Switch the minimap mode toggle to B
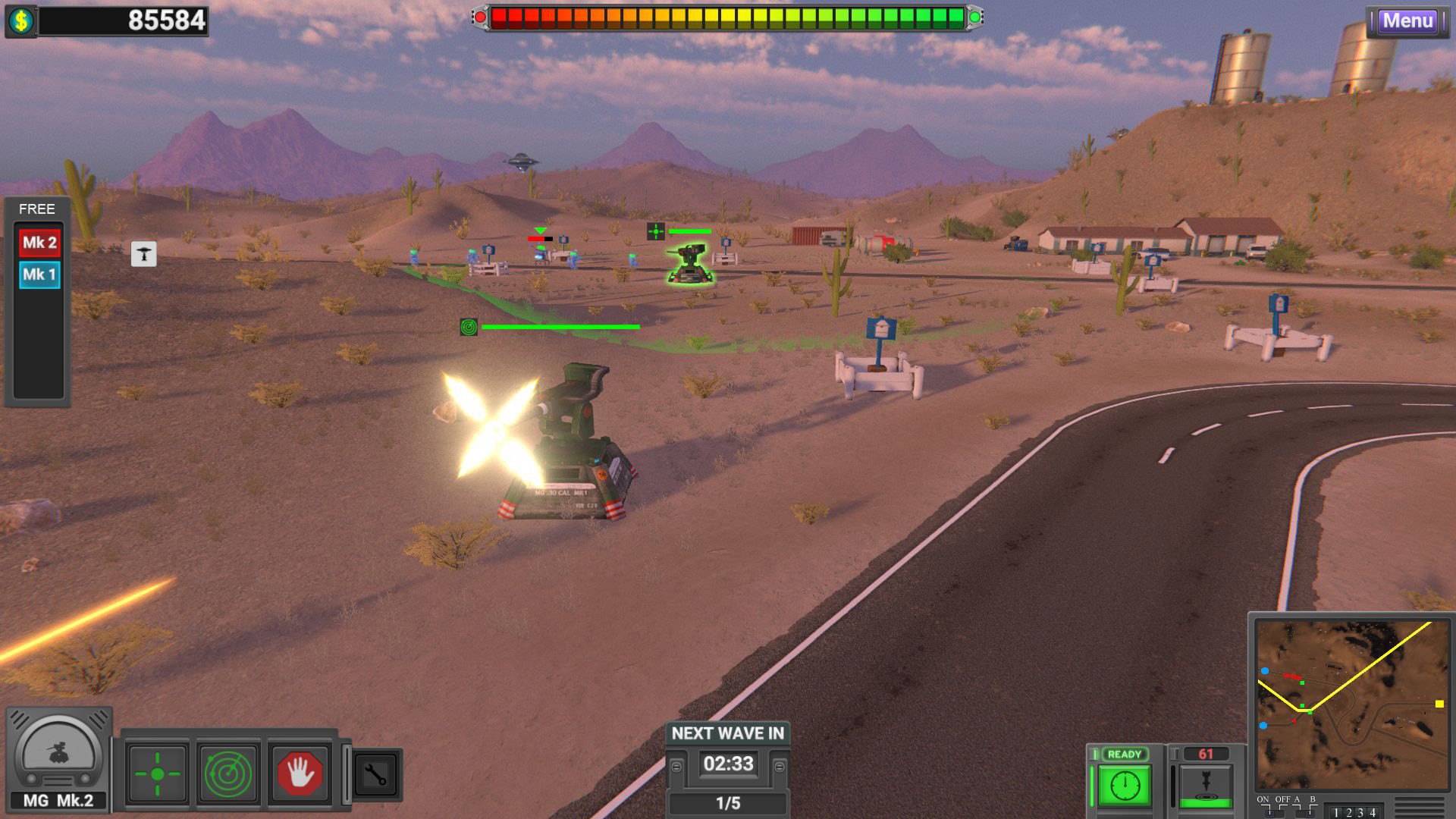This screenshot has height=819, width=1456. [x=1311, y=813]
